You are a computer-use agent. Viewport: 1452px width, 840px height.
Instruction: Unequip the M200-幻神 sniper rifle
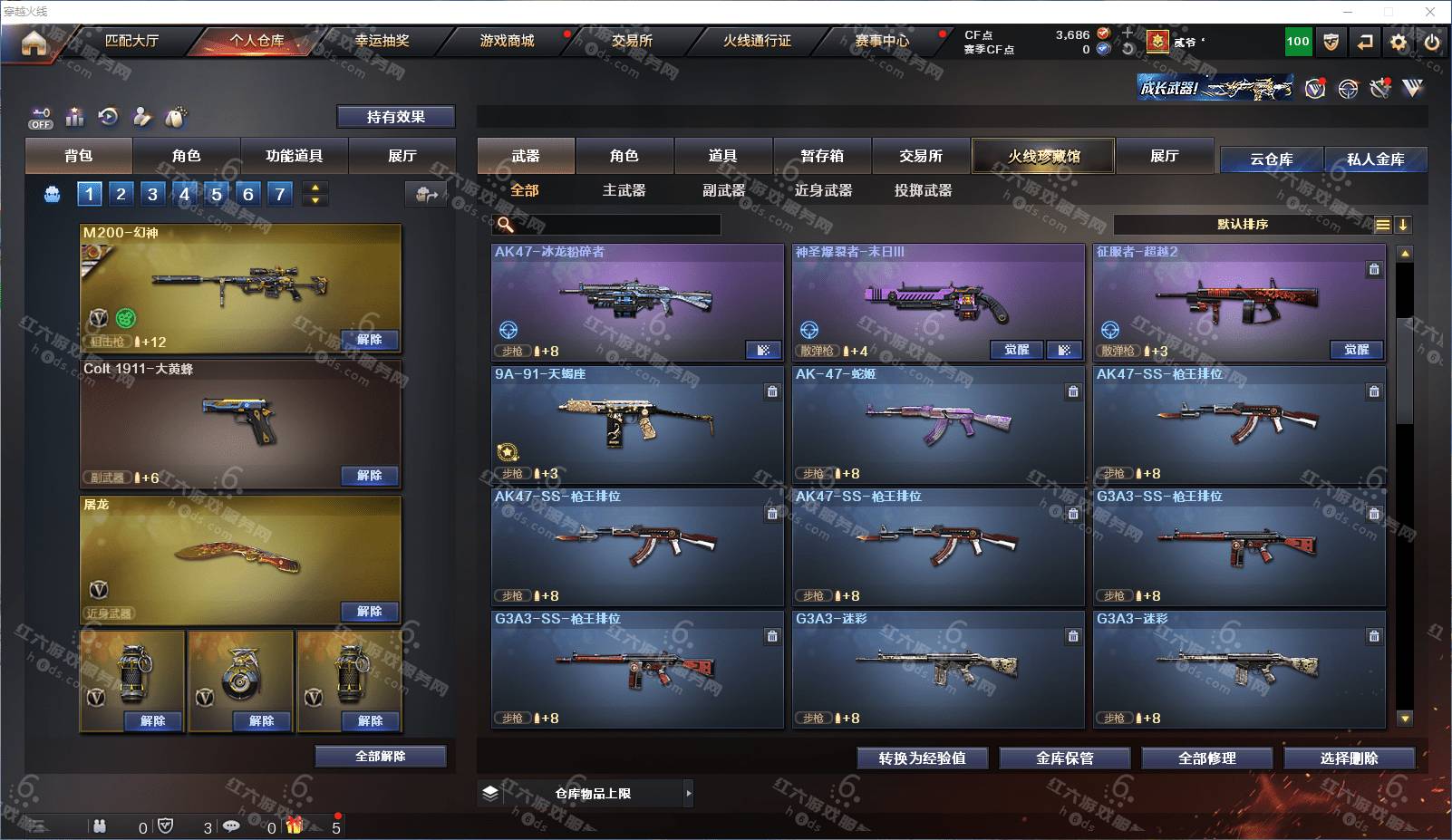coord(370,340)
